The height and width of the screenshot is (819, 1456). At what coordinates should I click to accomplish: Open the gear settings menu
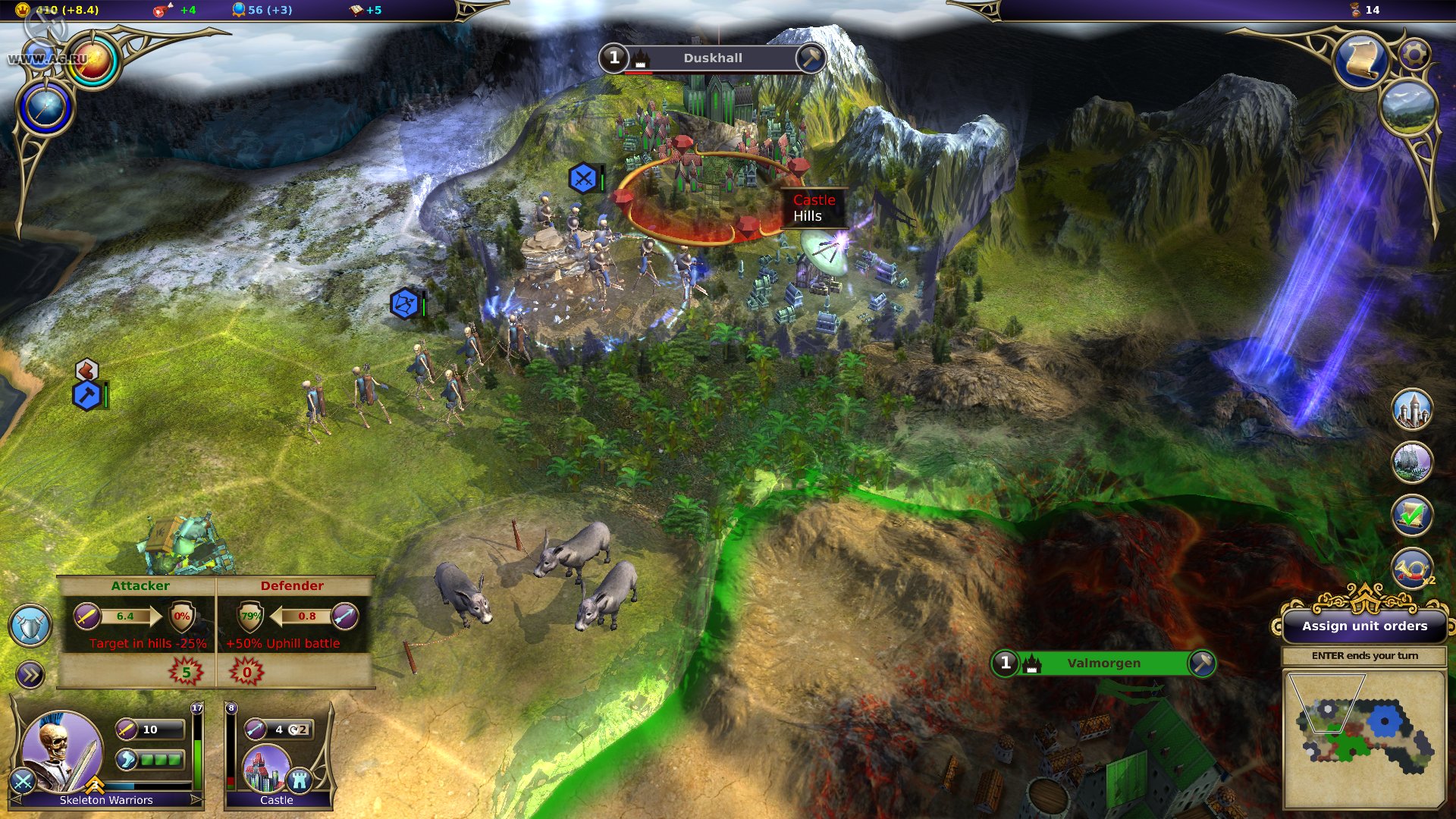1414,54
